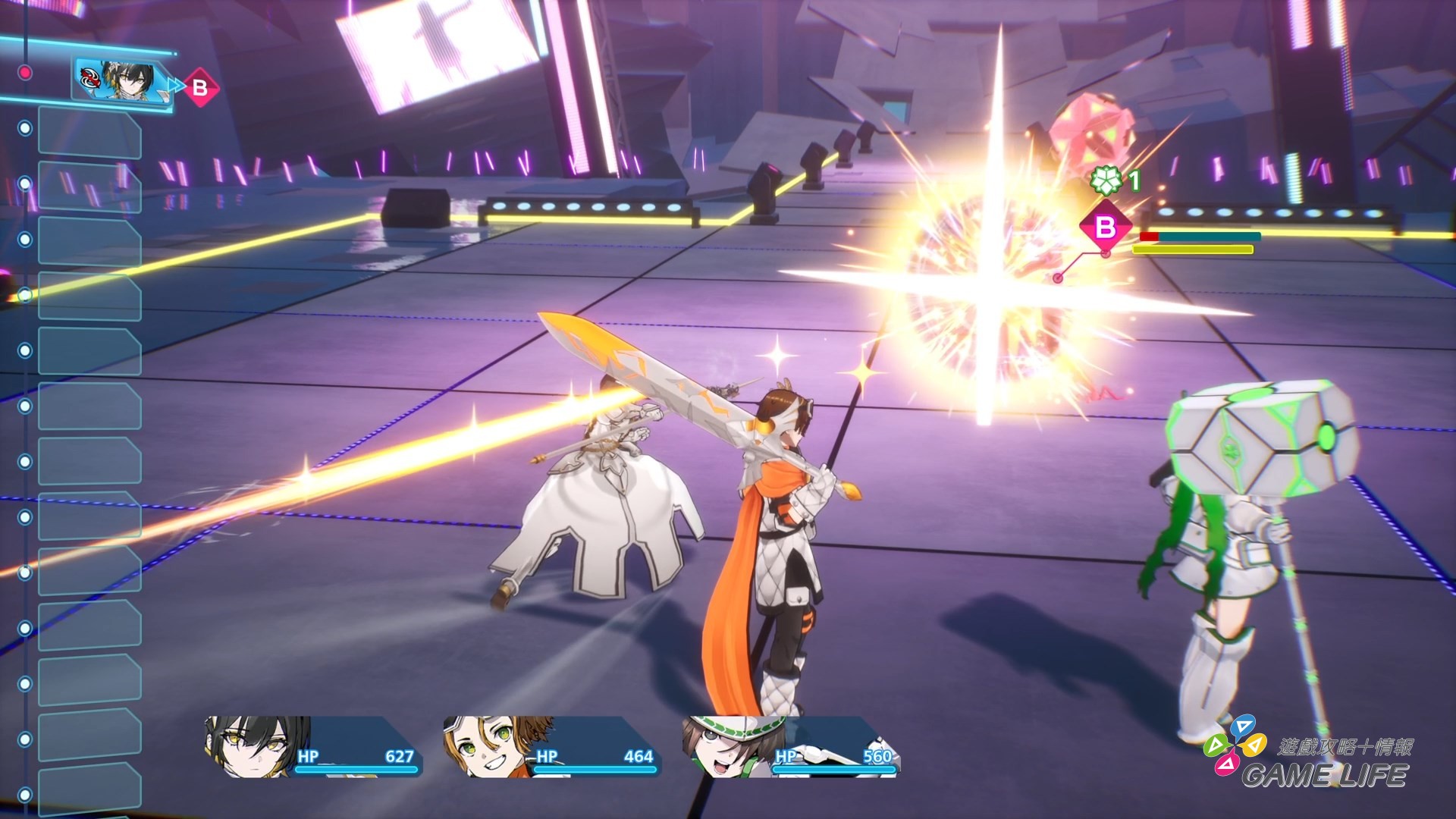
Task: Click the green clover status icon on the enemy
Action: pyautogui.click(x=1105, y=180)
